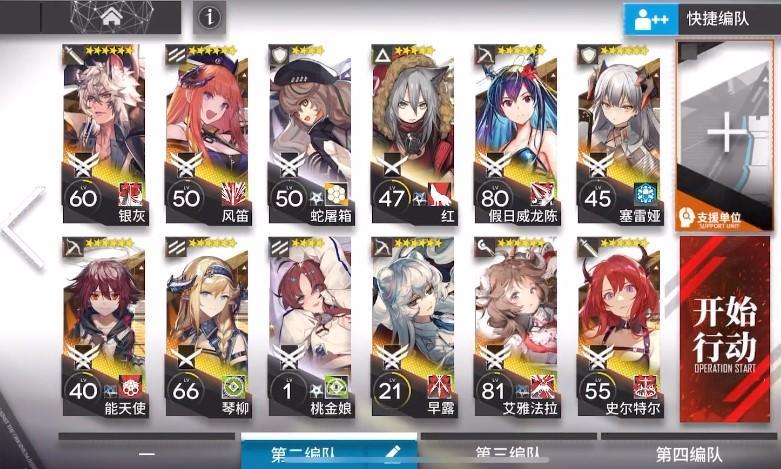
Task: Select the 桃金娘 operator card
Action: pos(309,327)
